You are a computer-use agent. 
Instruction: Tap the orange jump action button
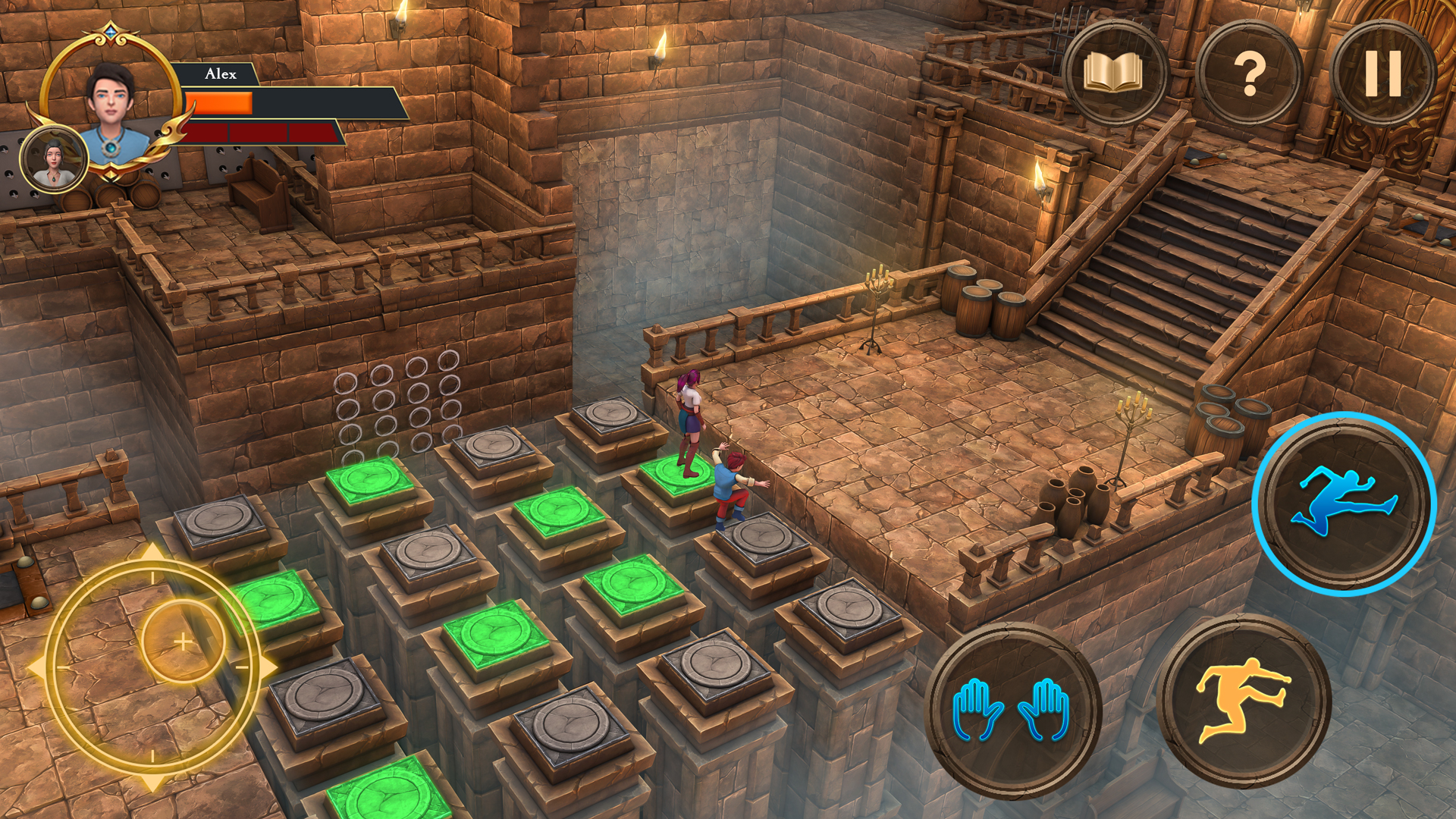tap(1243, 701)
